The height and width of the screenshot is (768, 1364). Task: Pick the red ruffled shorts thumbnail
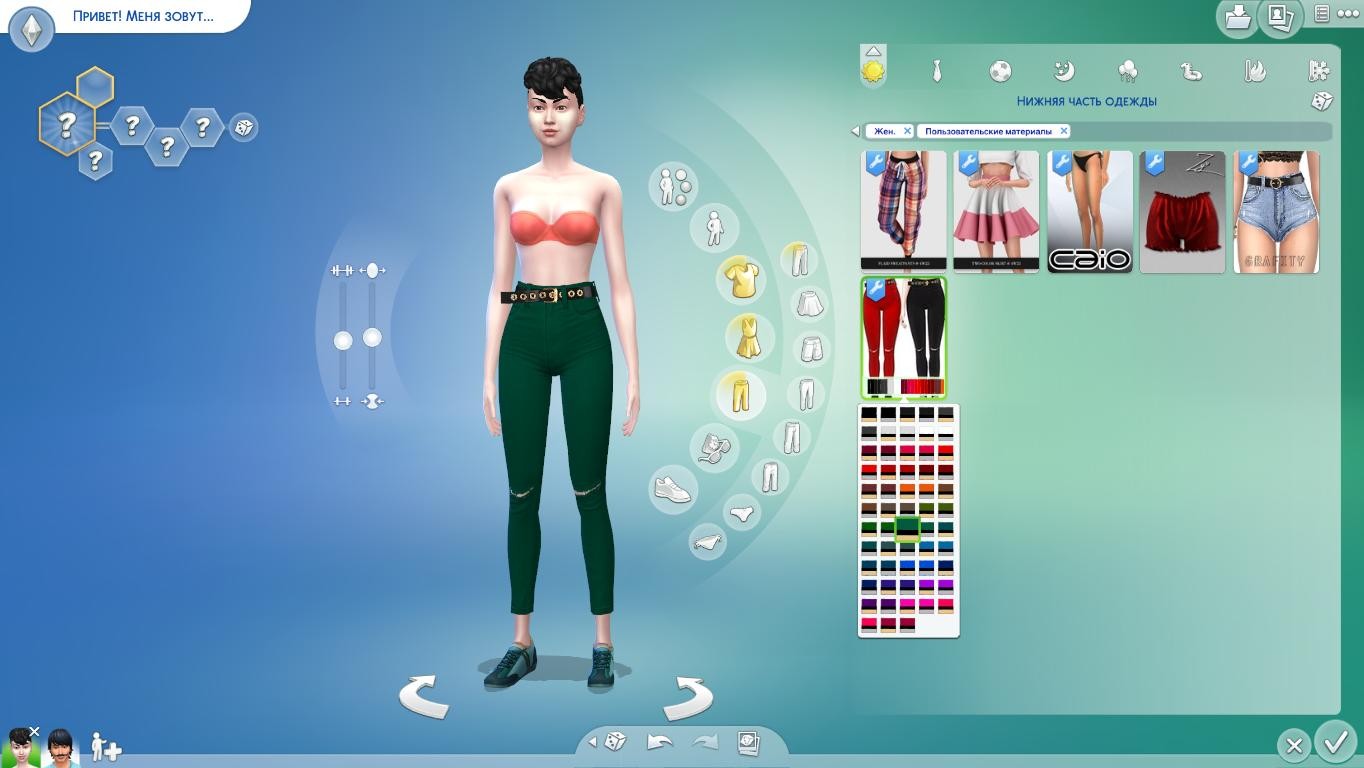pos(1182,212)
